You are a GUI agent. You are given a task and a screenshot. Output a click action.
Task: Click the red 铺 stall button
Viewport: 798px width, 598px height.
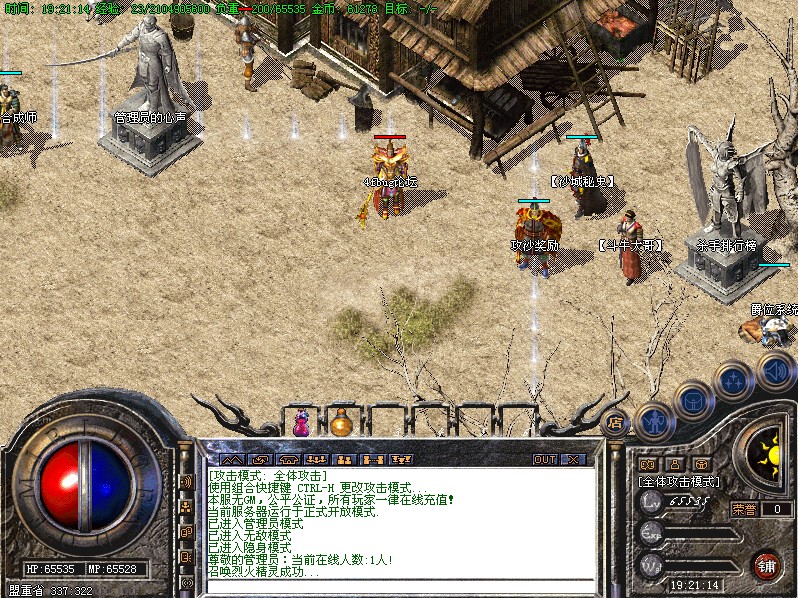click(767, 566)
